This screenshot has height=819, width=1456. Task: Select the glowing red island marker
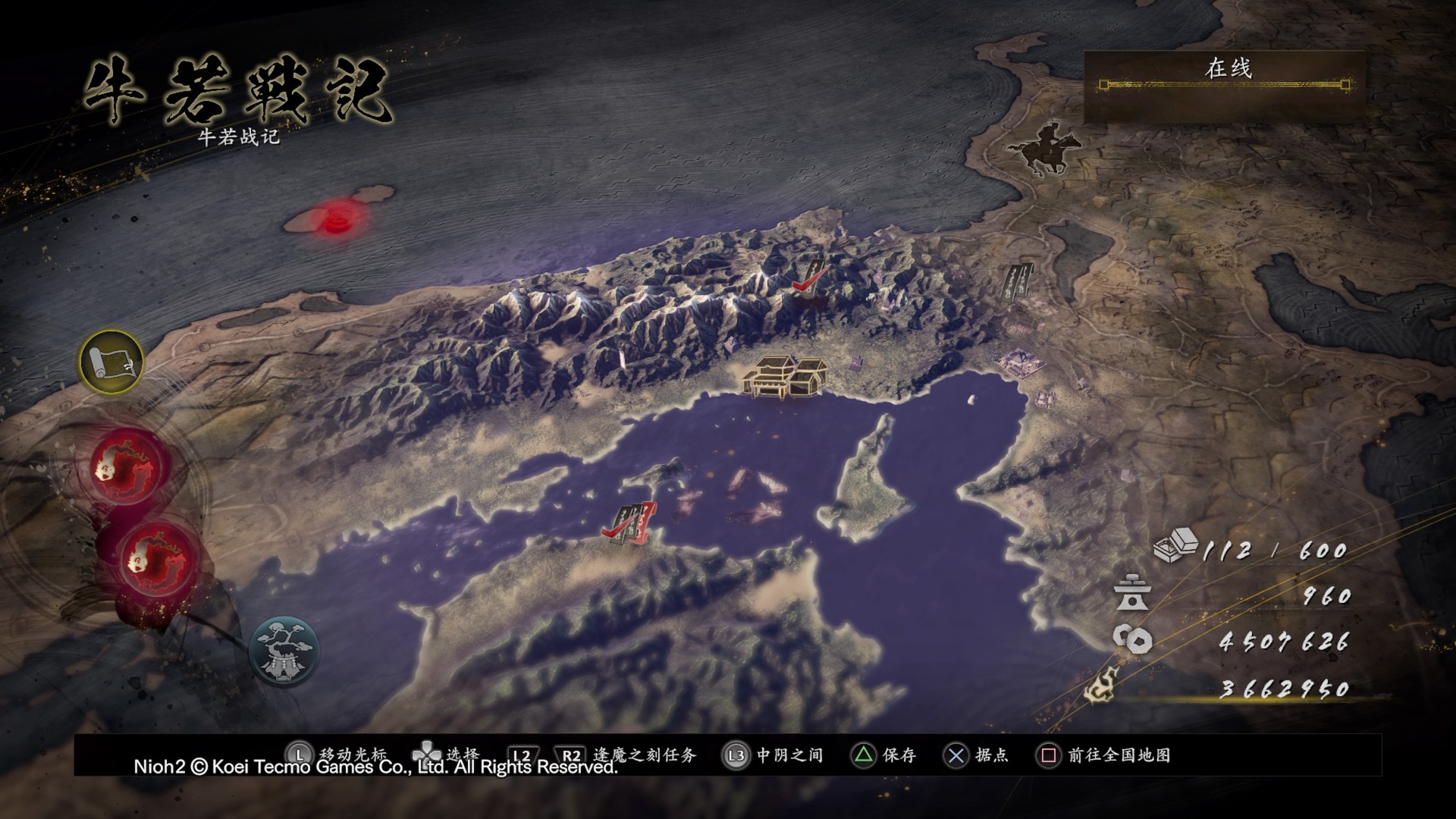pos(337,220)
